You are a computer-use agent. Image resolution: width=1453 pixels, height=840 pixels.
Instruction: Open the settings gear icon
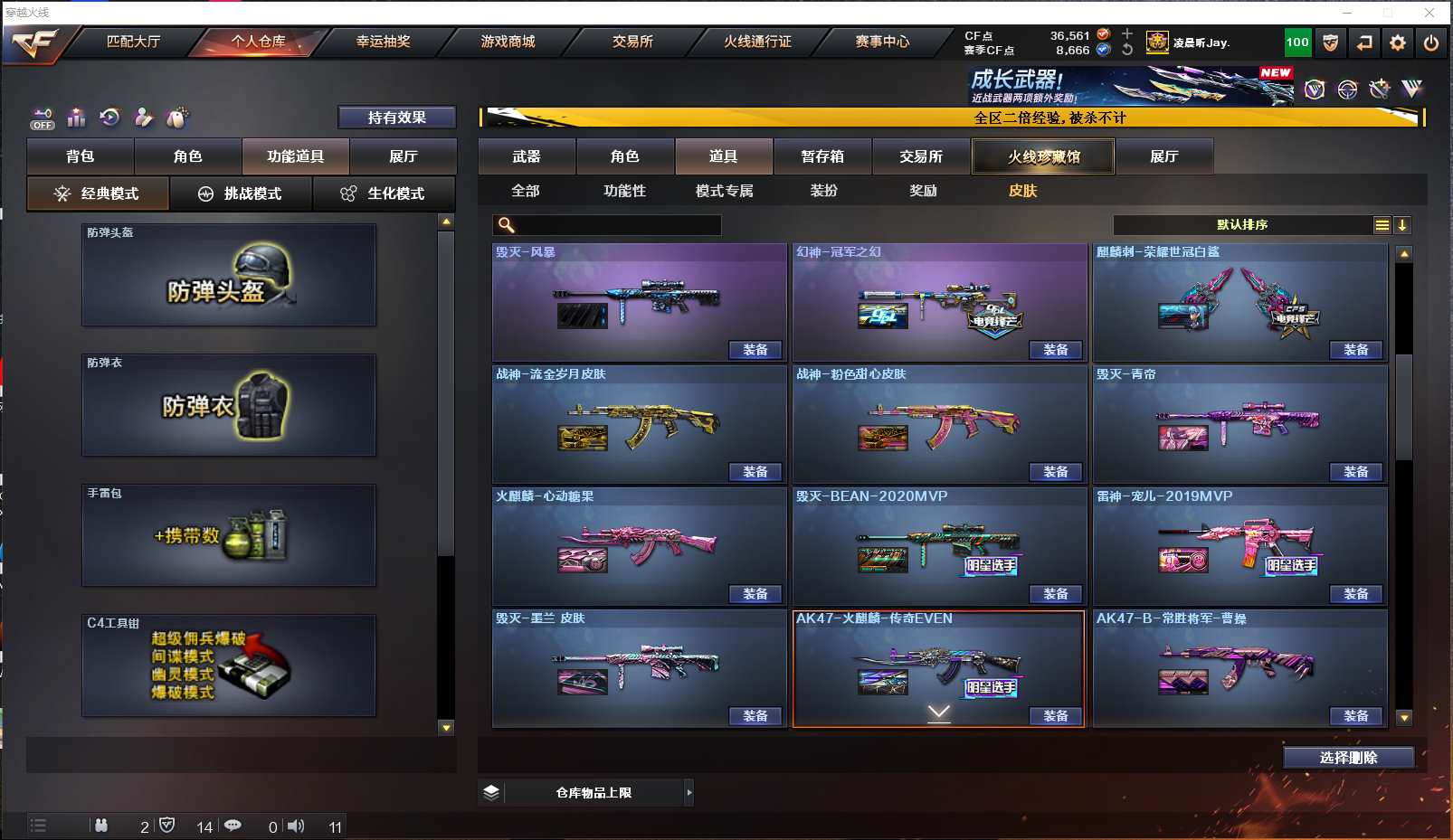(1398, 42)
